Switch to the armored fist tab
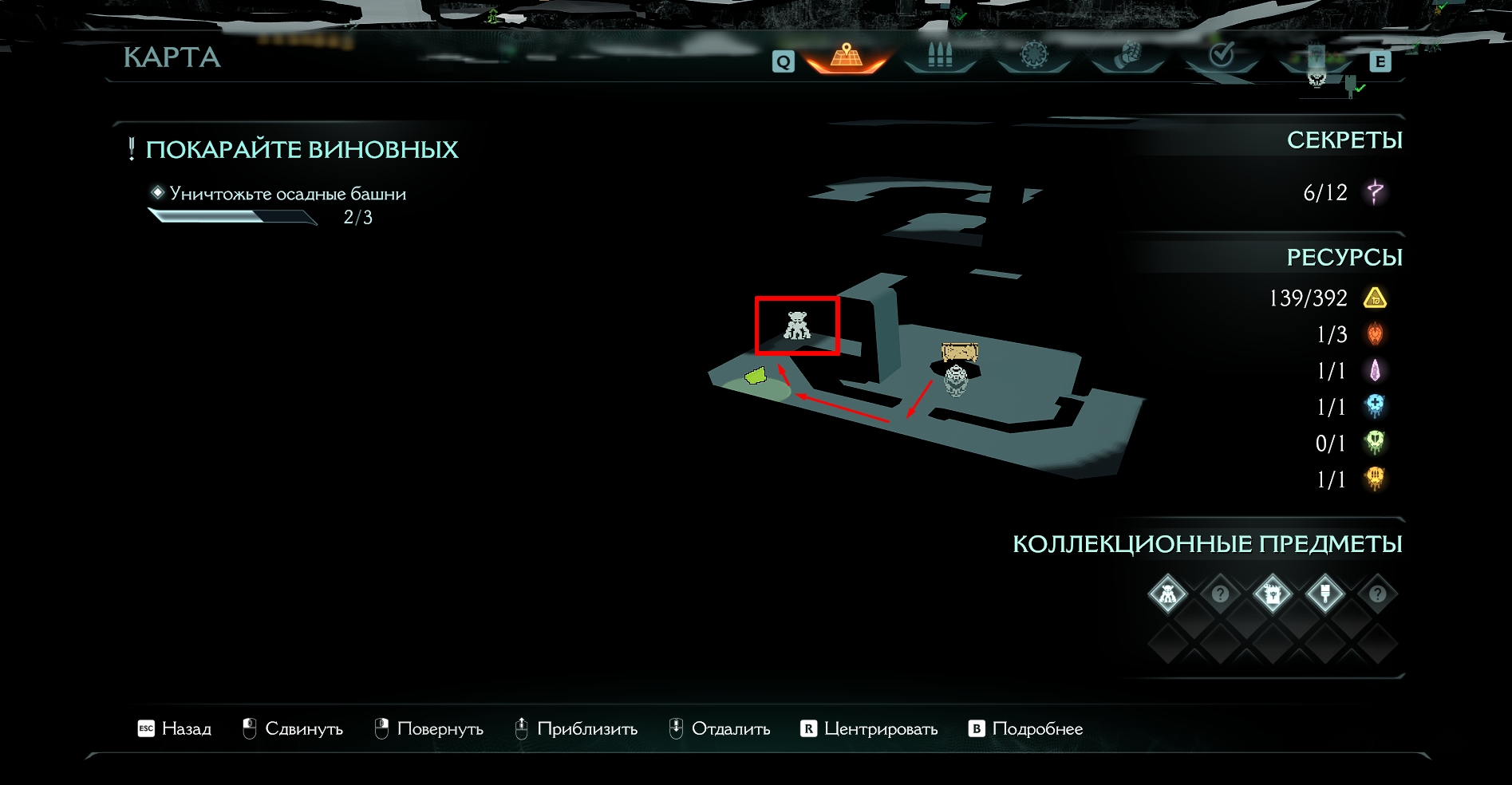The image size is (1512, 785). 1127,56
